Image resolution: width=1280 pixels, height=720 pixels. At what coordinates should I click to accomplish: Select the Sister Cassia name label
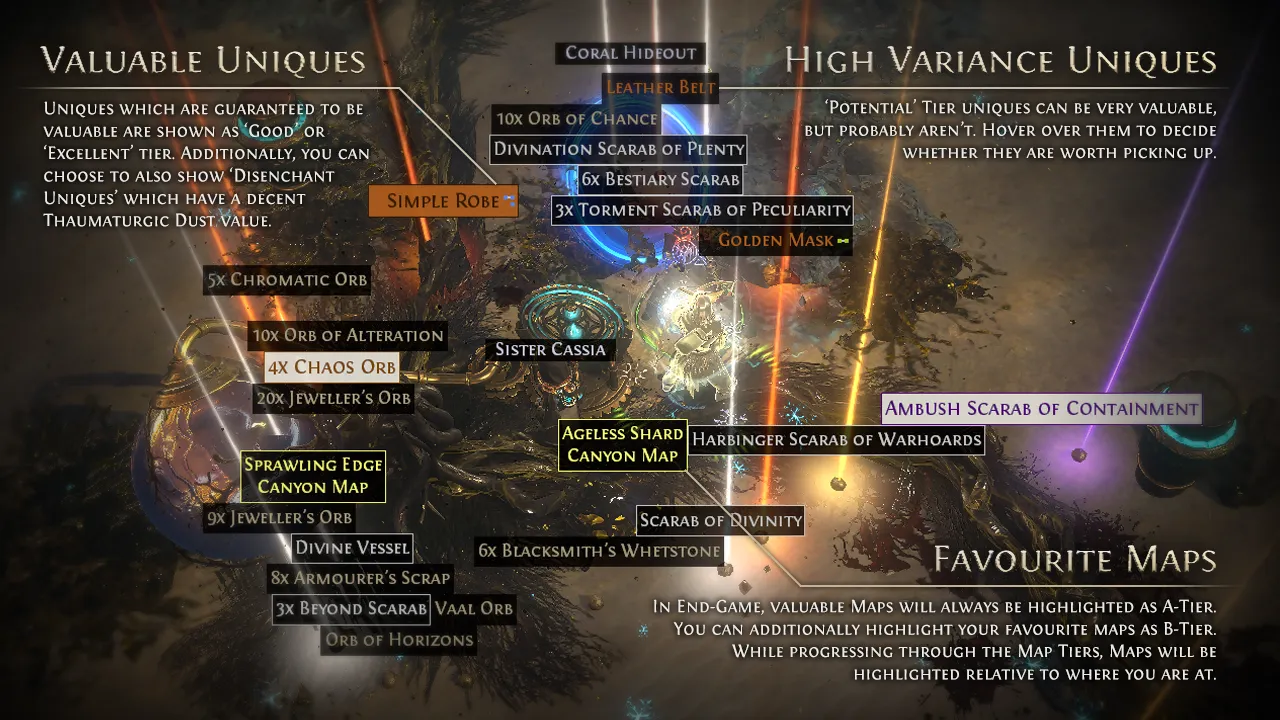click(550, 349)
